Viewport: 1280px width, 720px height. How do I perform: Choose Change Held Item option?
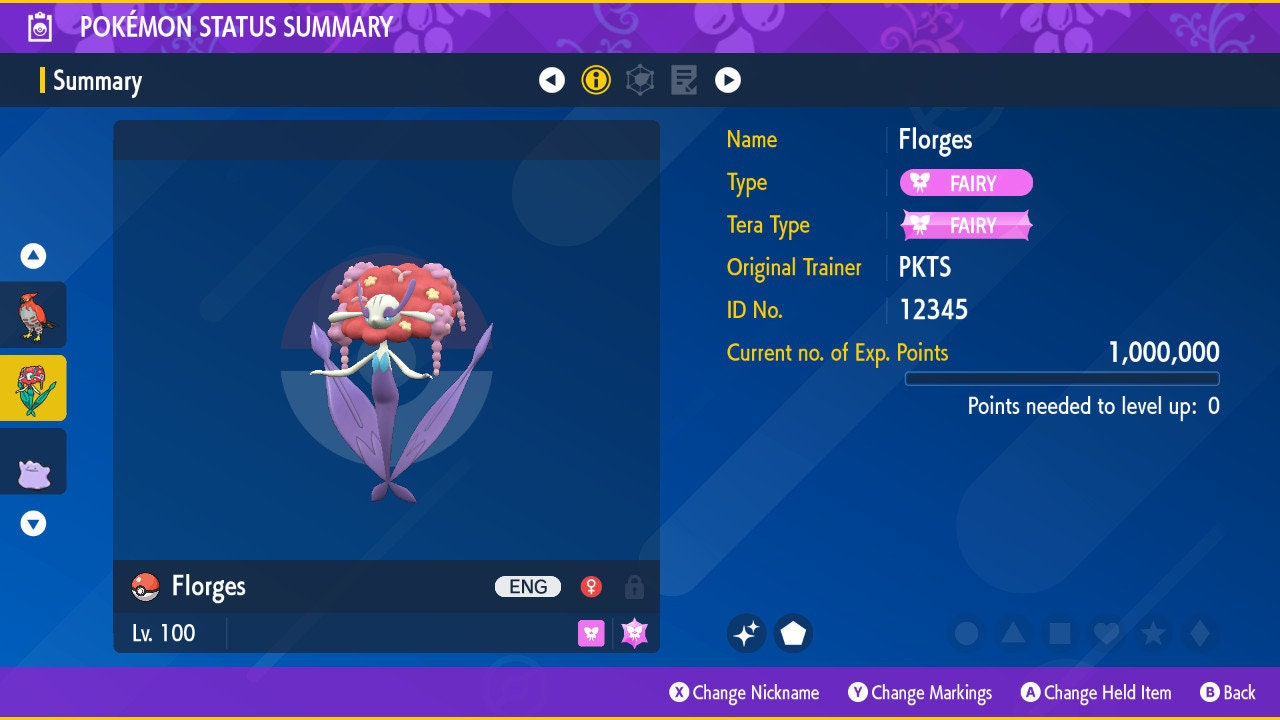tap(1095, 692)
